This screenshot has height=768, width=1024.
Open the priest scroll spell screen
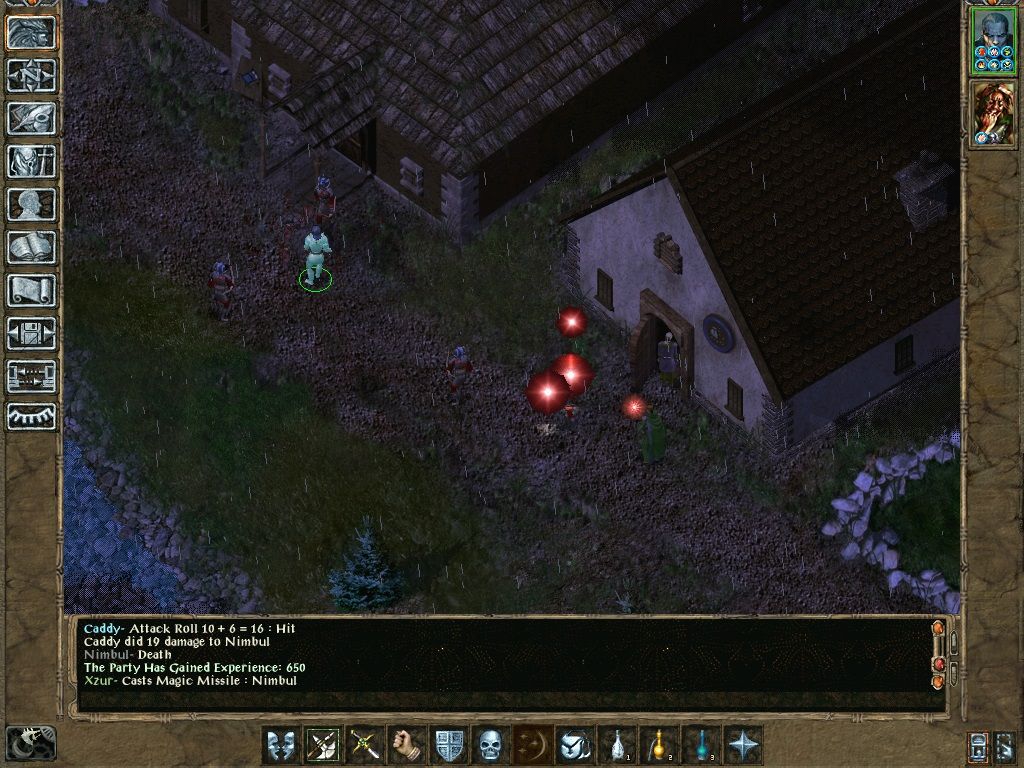pyautogui.click(x=31, y=290)
